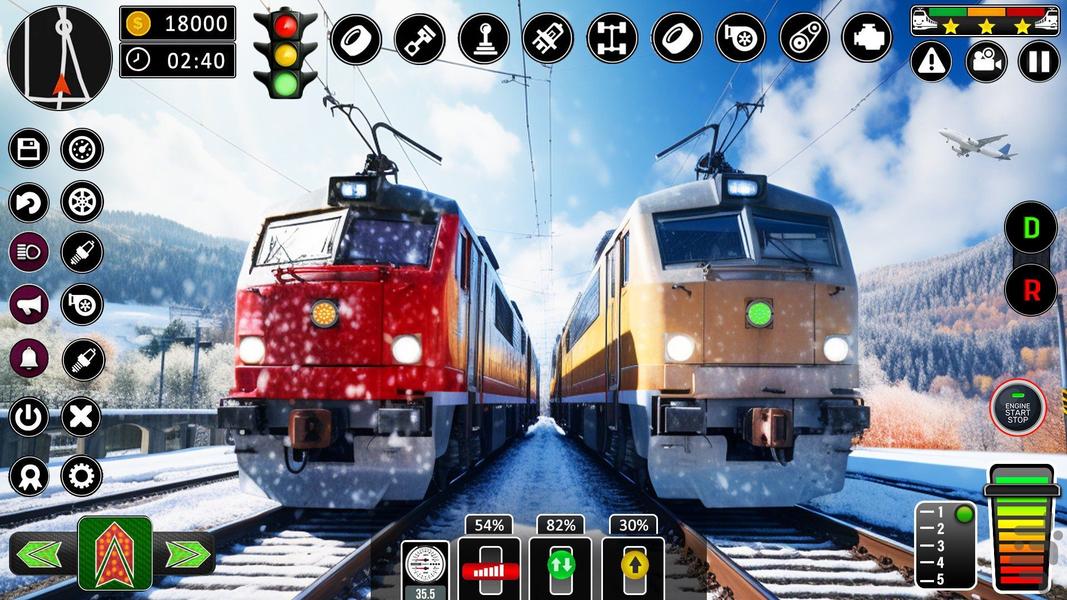
Task: Click the power symbol button
Action: [x=29, y=417]
